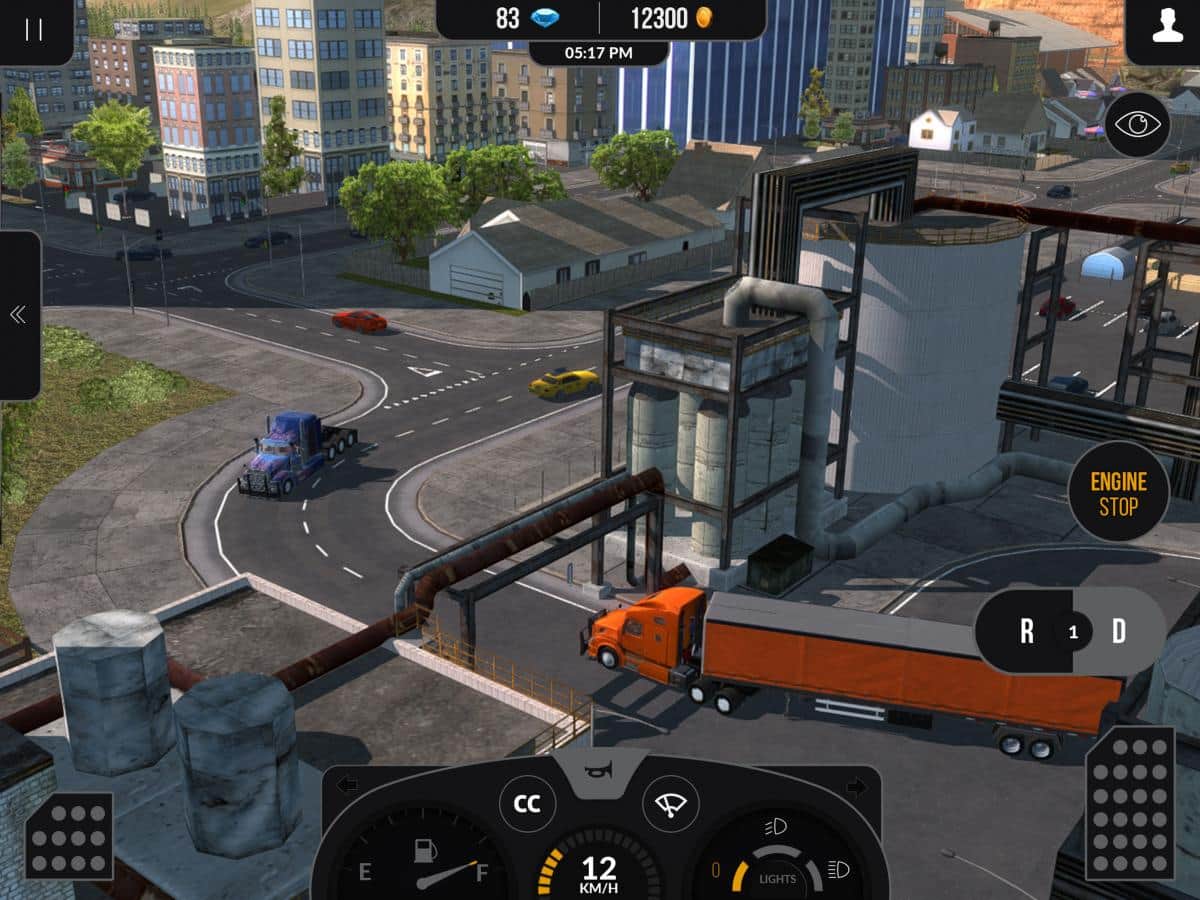
Task: Enable cruise control with the CC button
Action: tap(527, 804)
